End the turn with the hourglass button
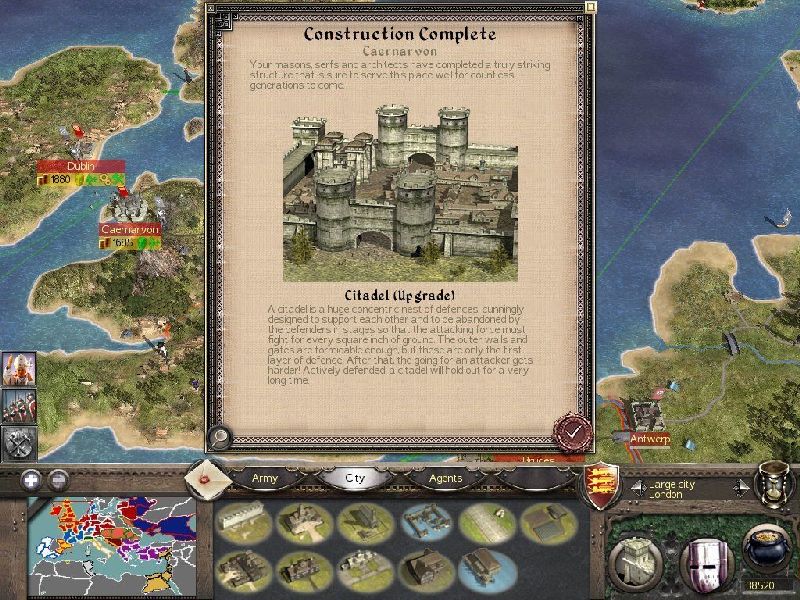 coord(772,483)
